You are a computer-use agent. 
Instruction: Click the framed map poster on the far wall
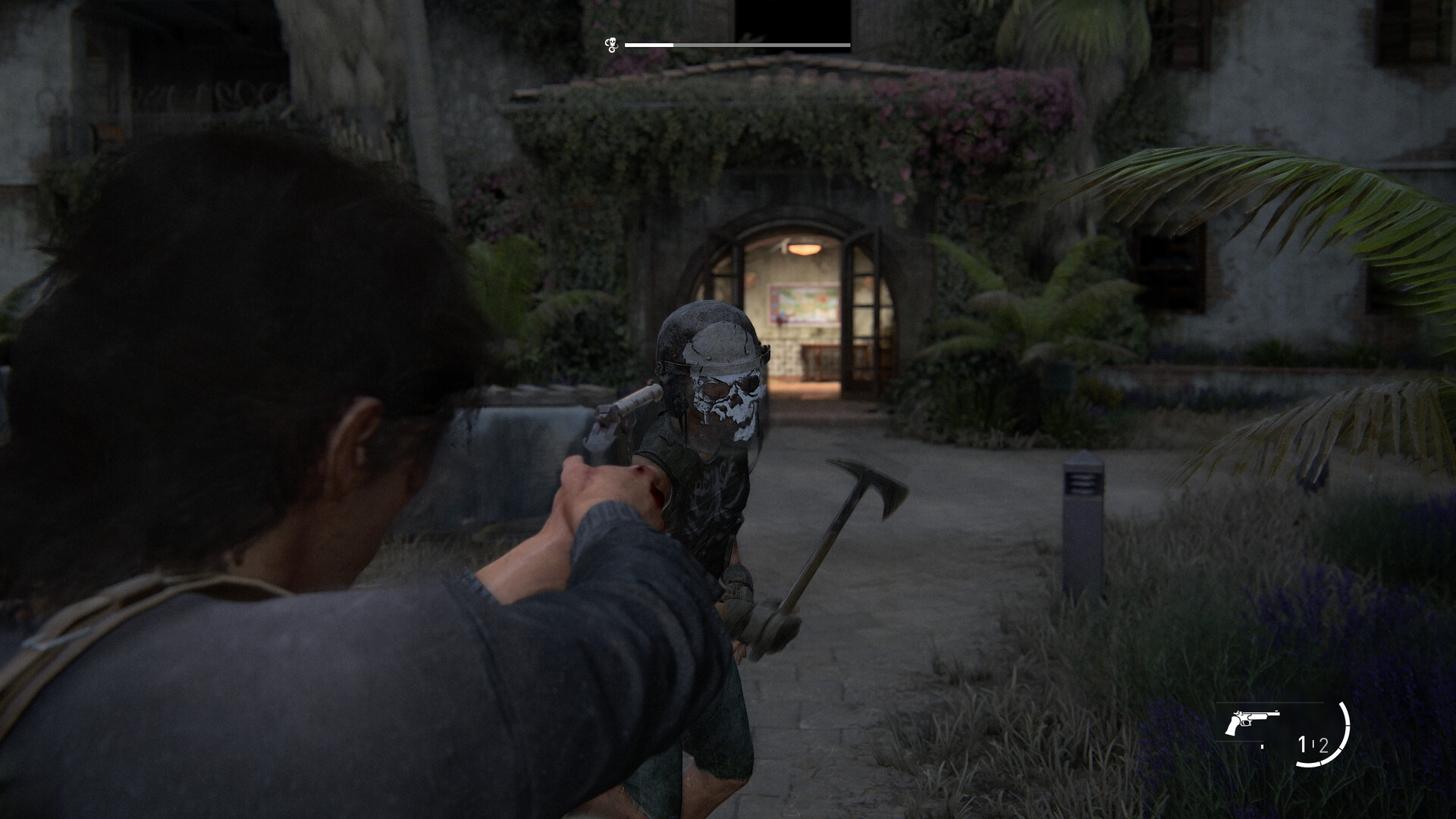(x=805, y=303)
